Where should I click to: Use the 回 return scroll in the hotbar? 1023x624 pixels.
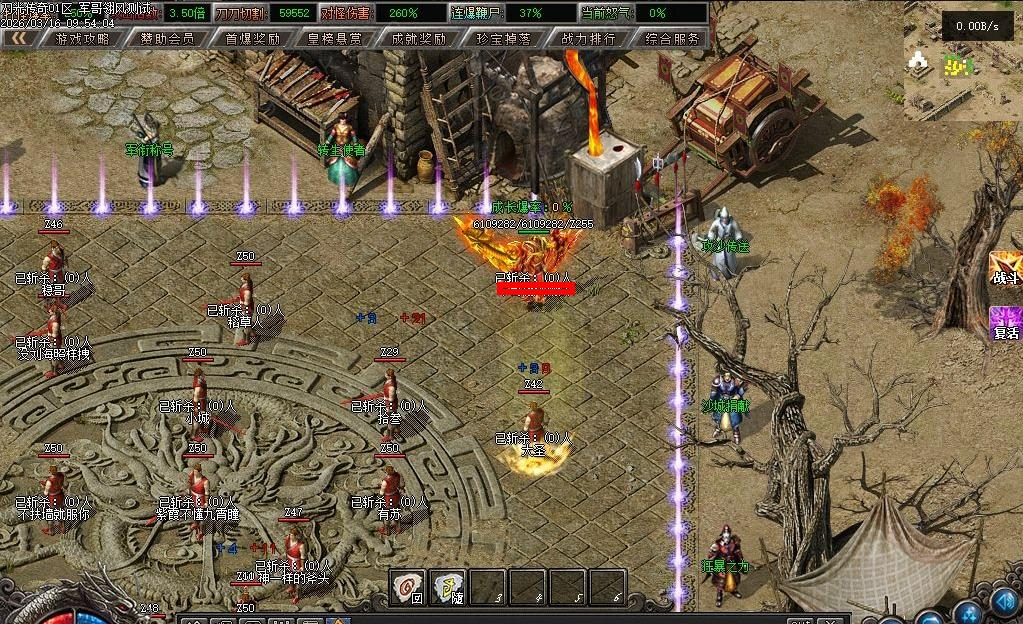point(408,586)
